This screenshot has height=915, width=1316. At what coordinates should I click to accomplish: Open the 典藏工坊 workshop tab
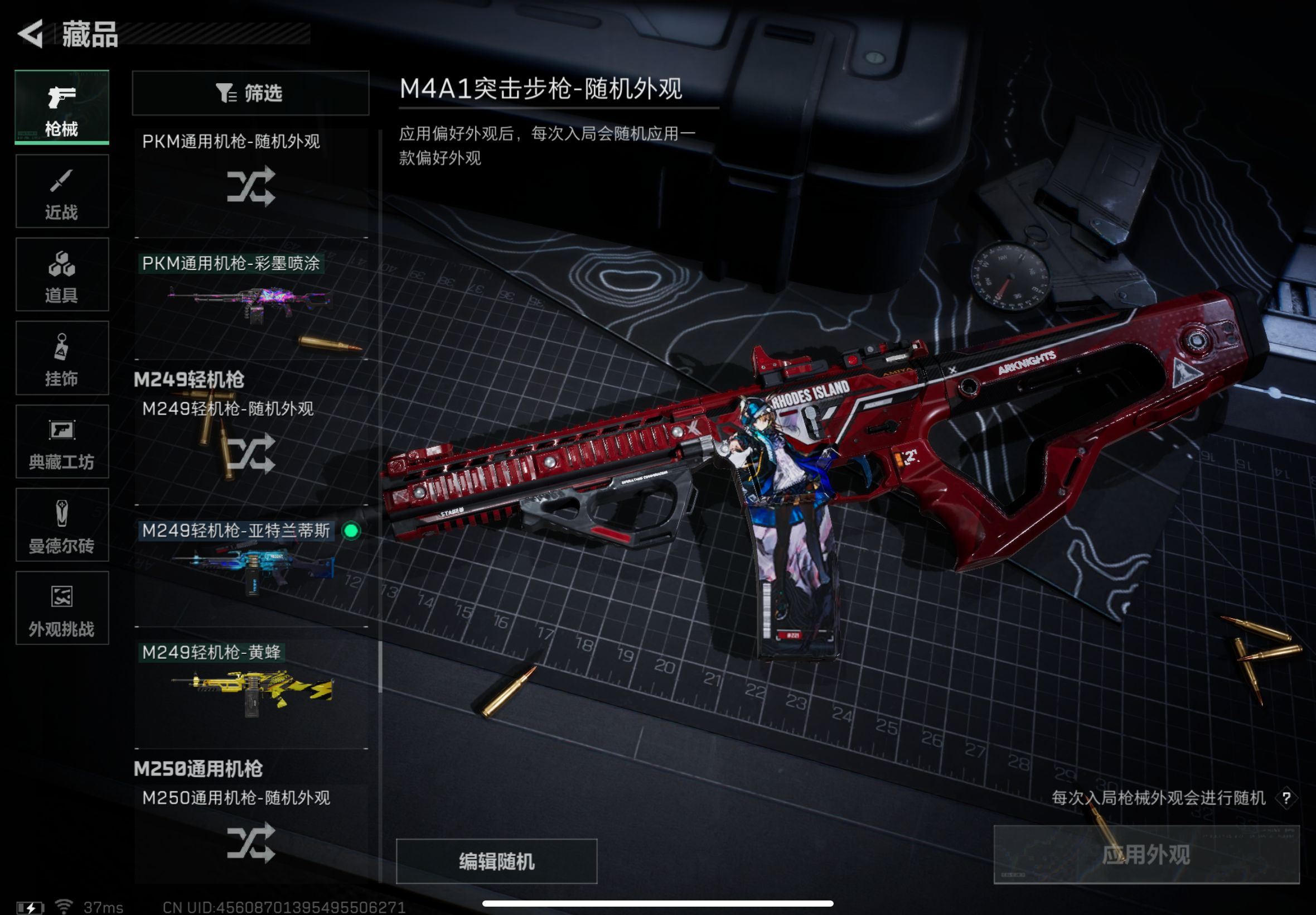pos(62,441)
